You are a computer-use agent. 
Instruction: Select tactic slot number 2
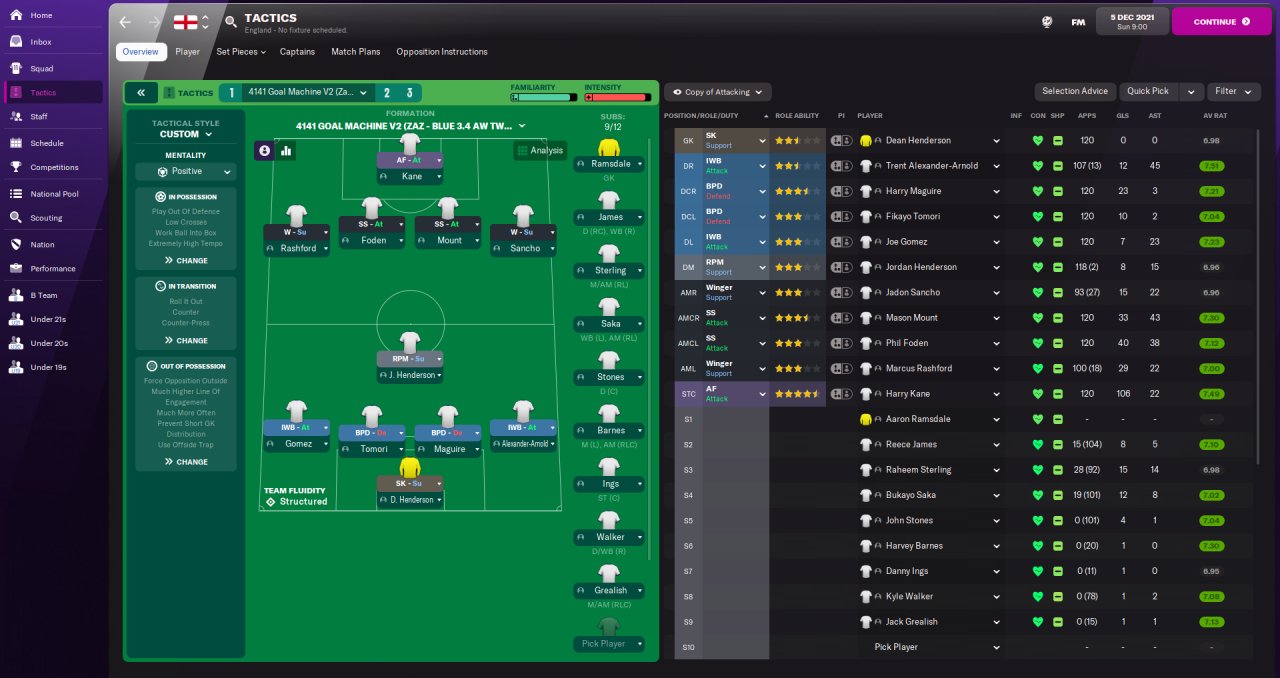(387, 93)
